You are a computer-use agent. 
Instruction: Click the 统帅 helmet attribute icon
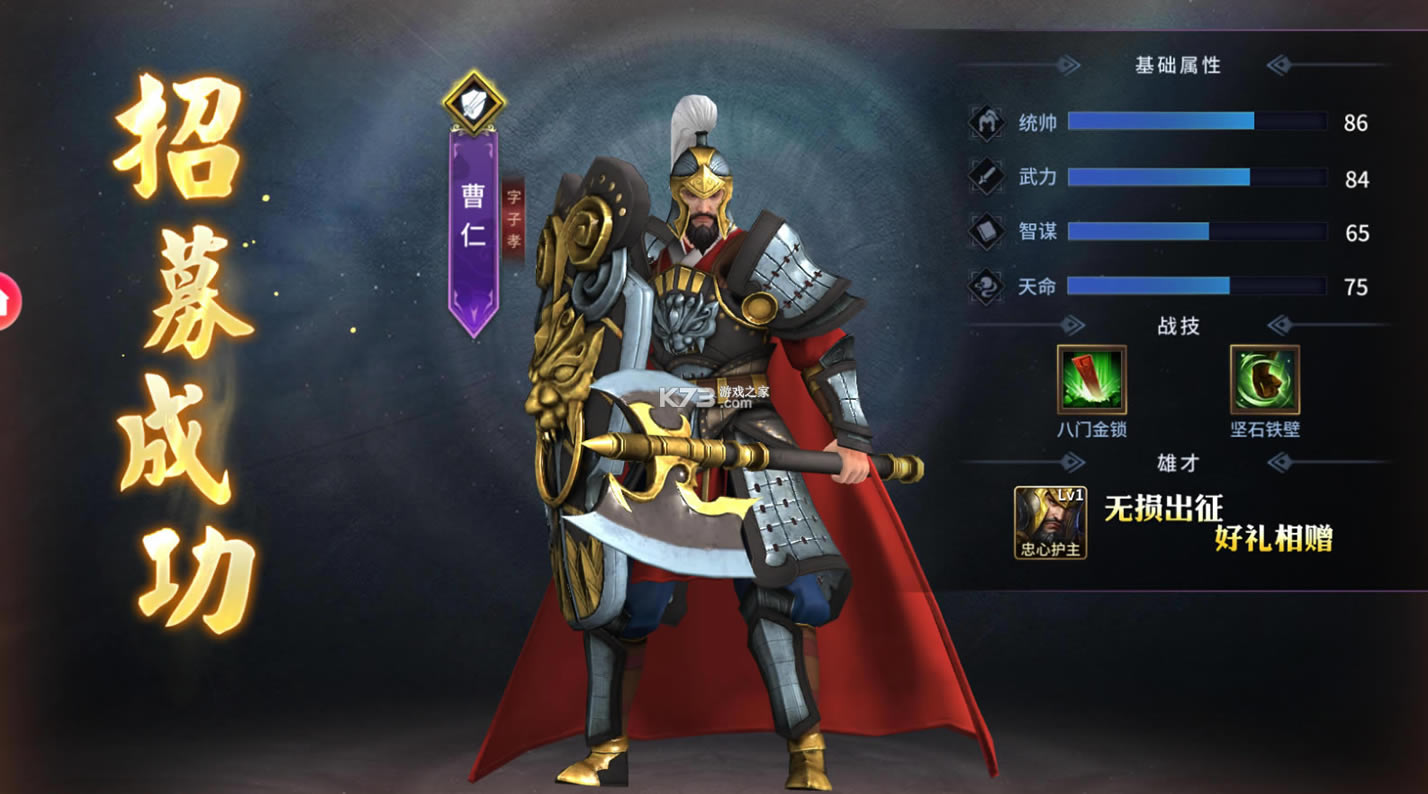click(x=987, y=123)
